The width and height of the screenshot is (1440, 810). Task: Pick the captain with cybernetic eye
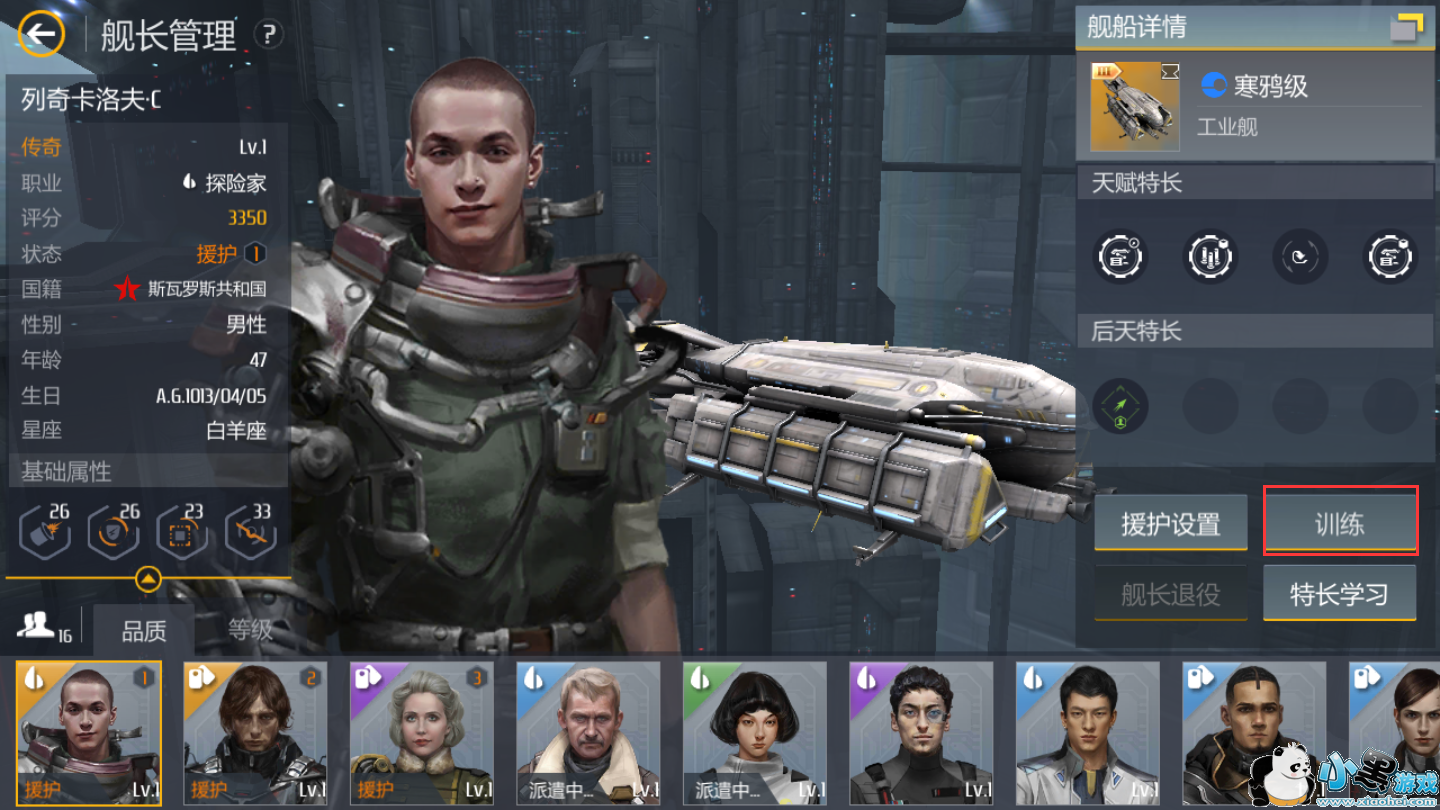tap(920, 733)
